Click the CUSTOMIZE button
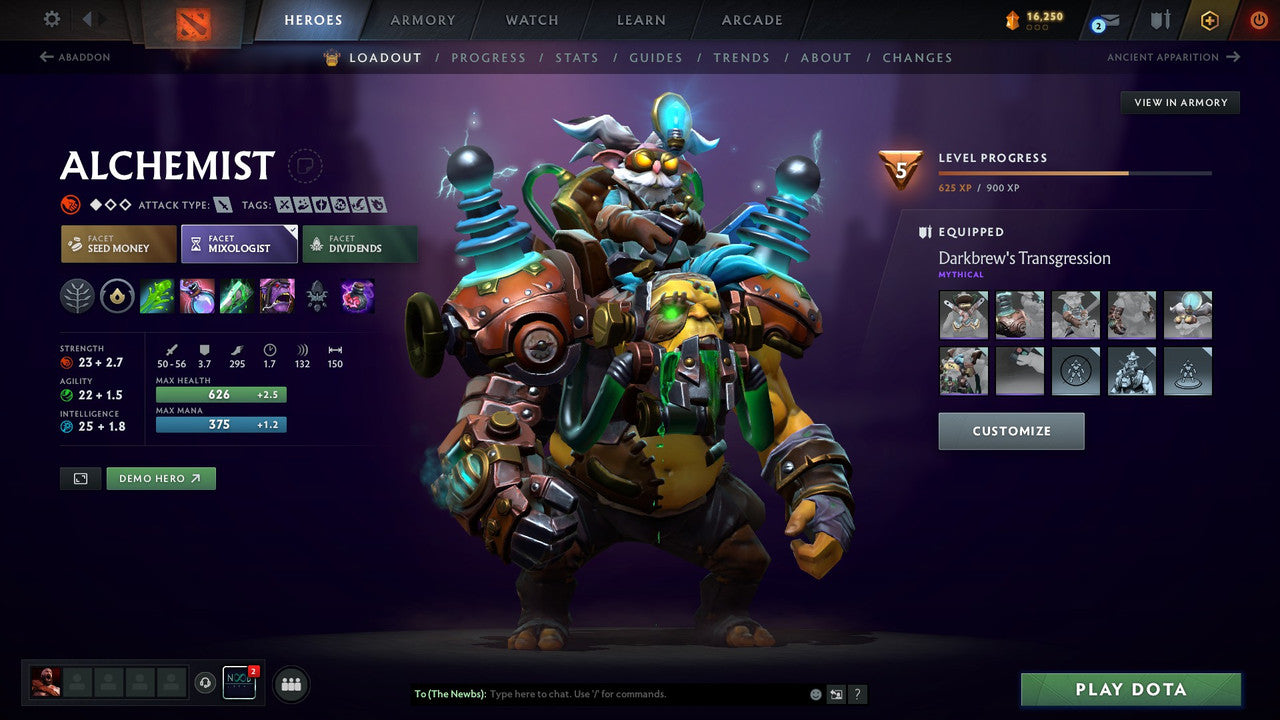1280x720 pixels. click(1011, 431)
